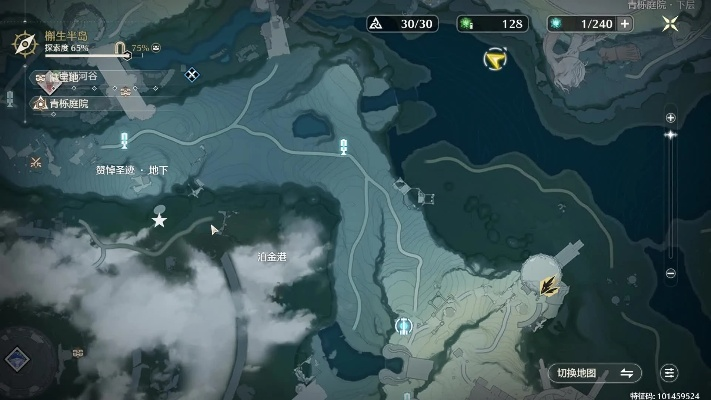711x400 pixels.
Task: Select the glowing blue teleporter near the road
Action: 403,326
